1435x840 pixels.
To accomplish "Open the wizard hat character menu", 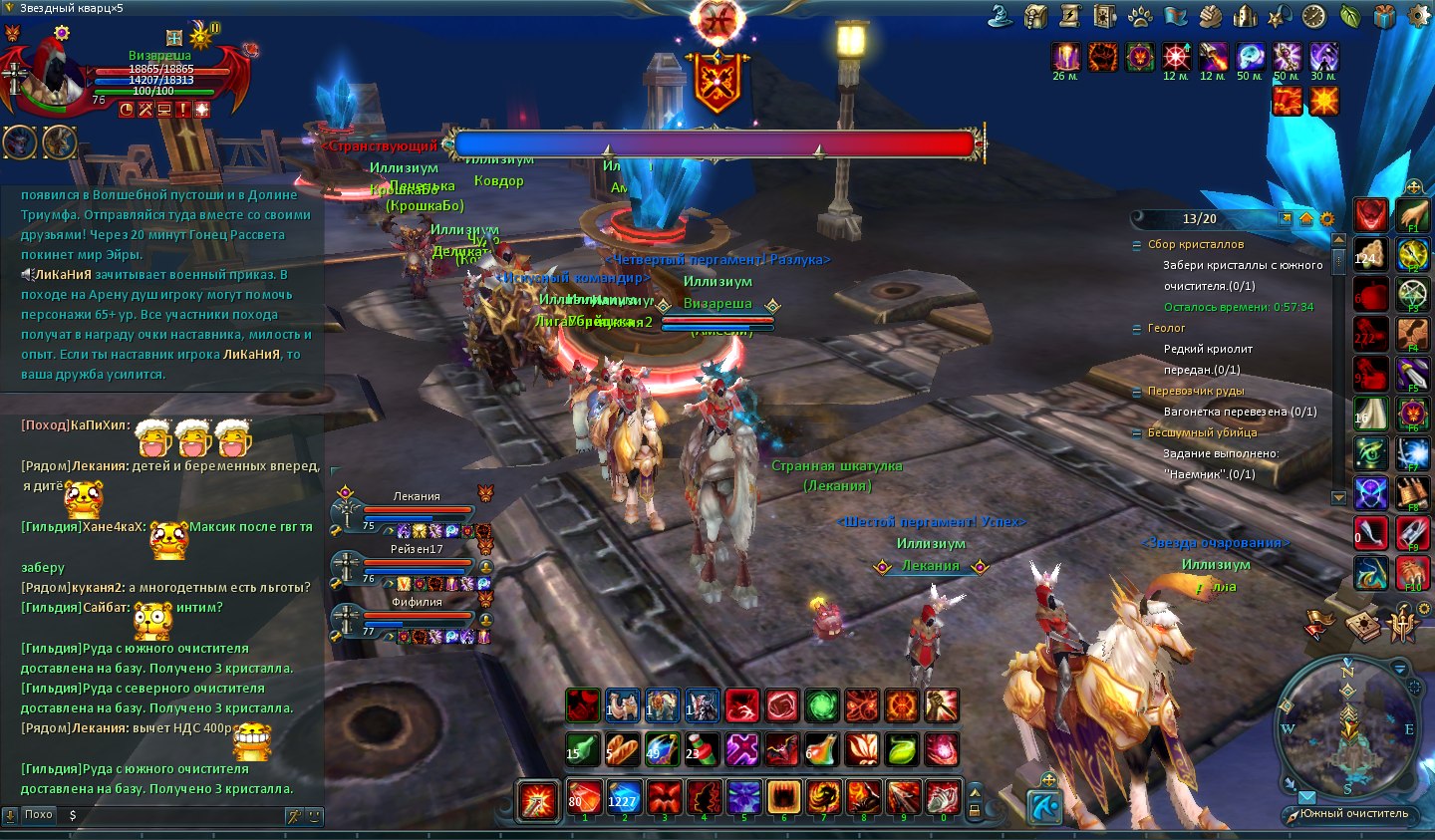I will (x=1001, y=16).
